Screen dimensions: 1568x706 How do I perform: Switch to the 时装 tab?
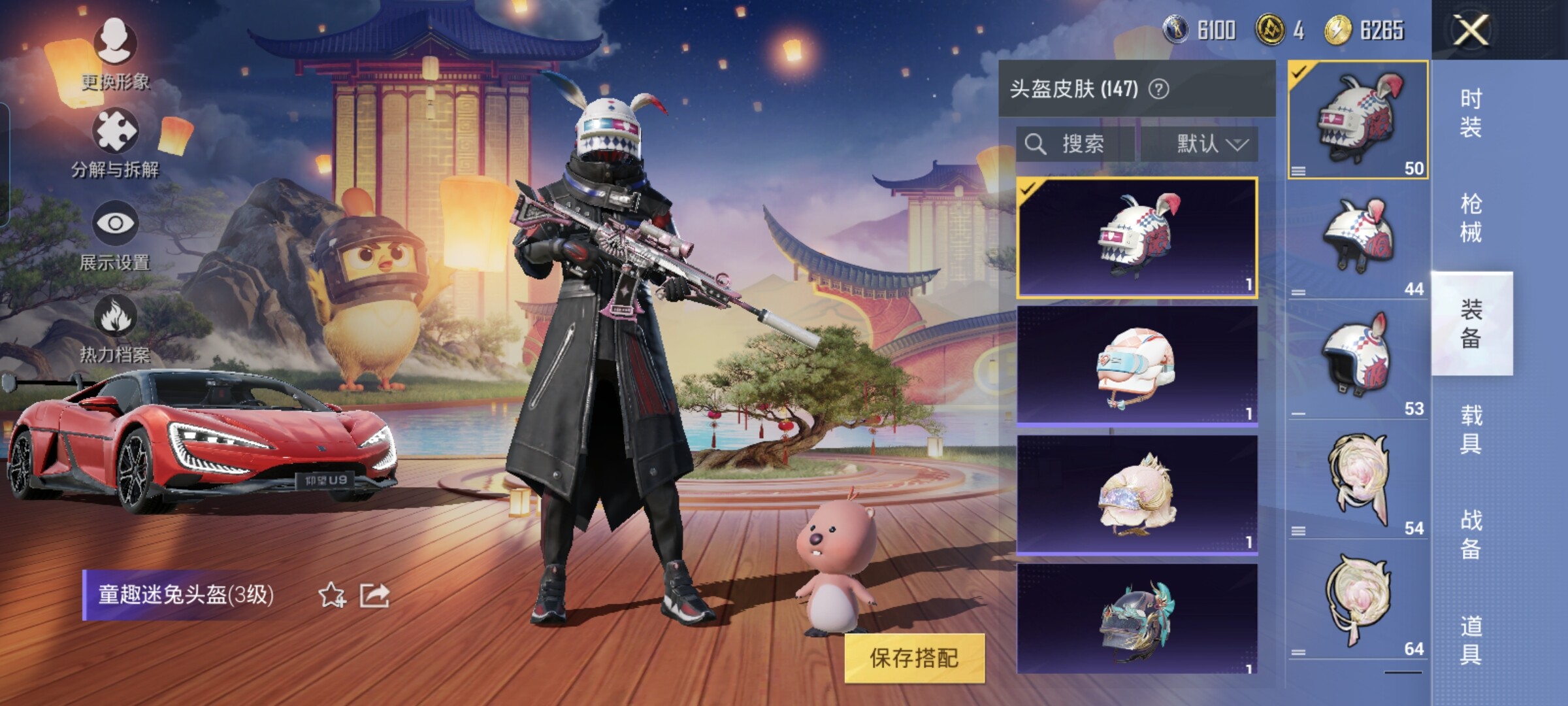point(1471,112)
